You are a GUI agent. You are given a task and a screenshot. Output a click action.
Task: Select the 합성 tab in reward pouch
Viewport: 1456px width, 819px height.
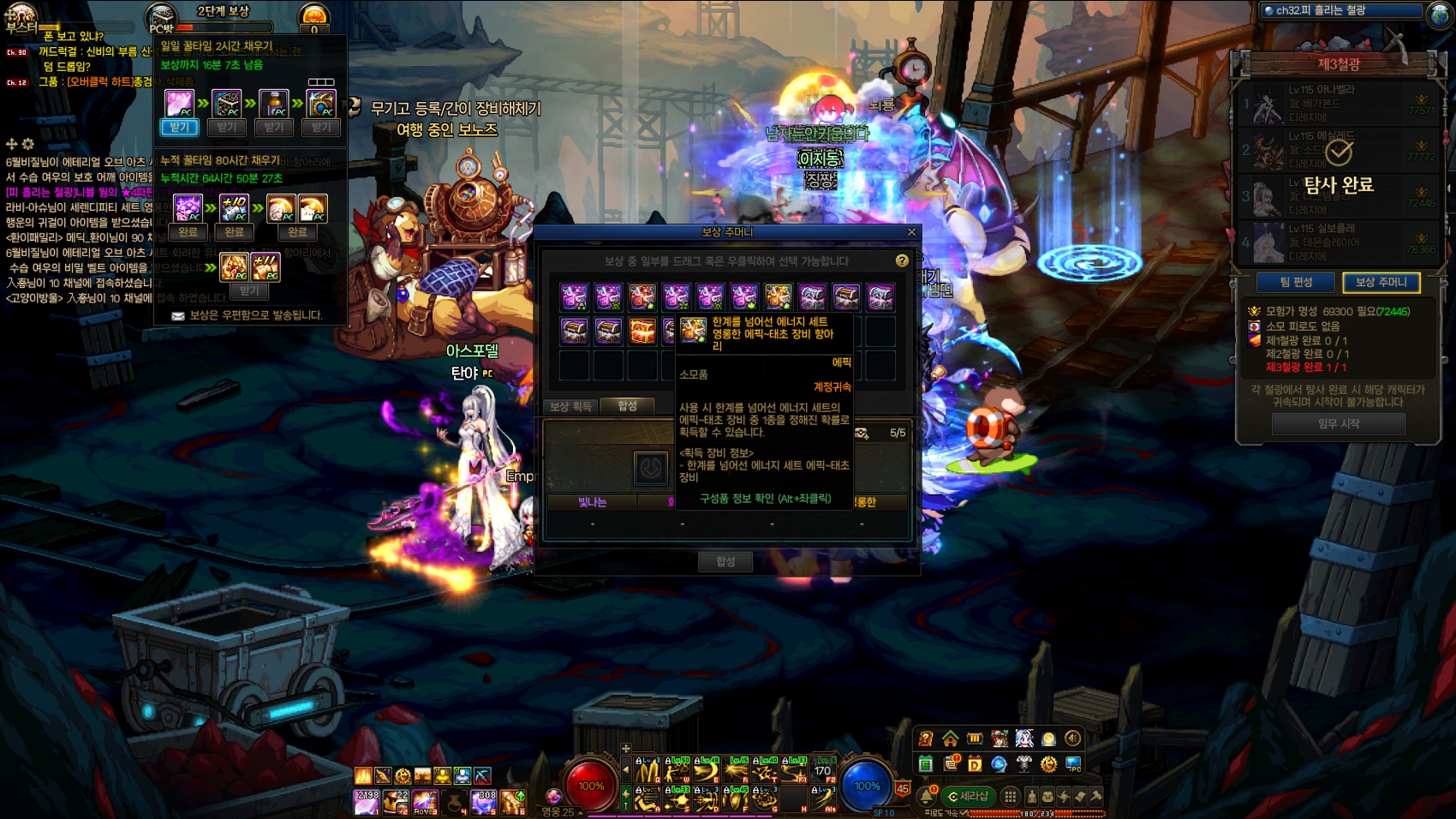click(628, 406)
